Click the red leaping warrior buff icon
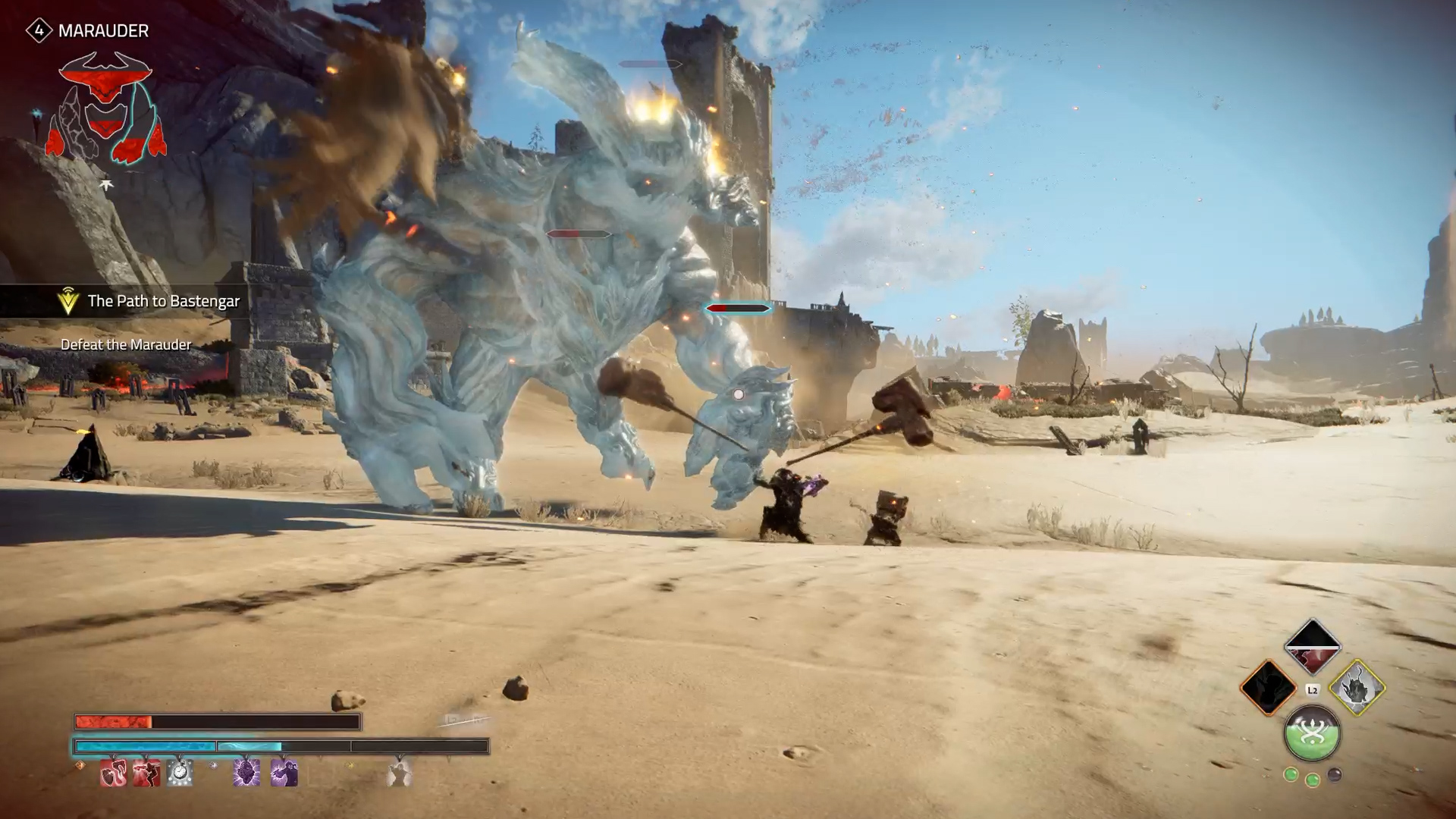This screenshot has height=819, width=1456. [x=147, y=773]
